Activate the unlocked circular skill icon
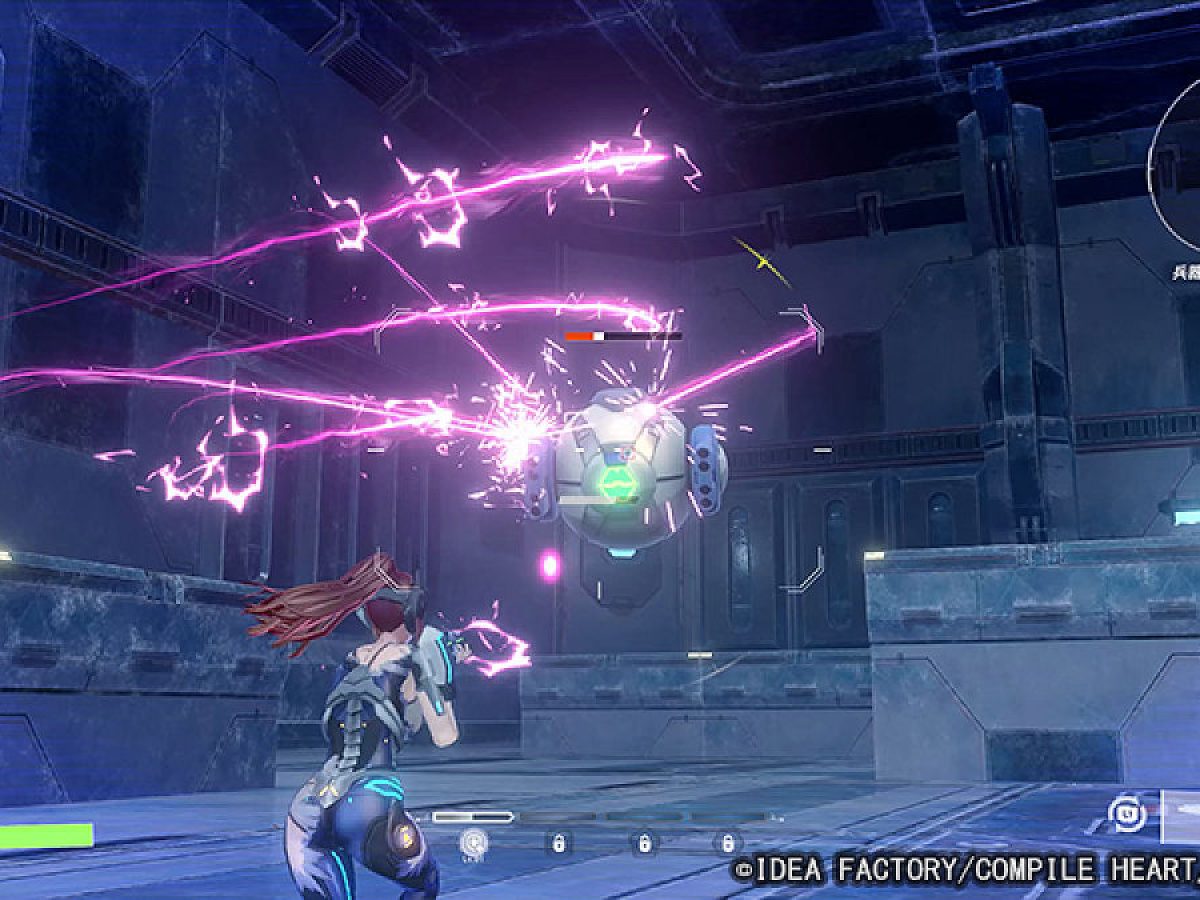 click(472, 843)
